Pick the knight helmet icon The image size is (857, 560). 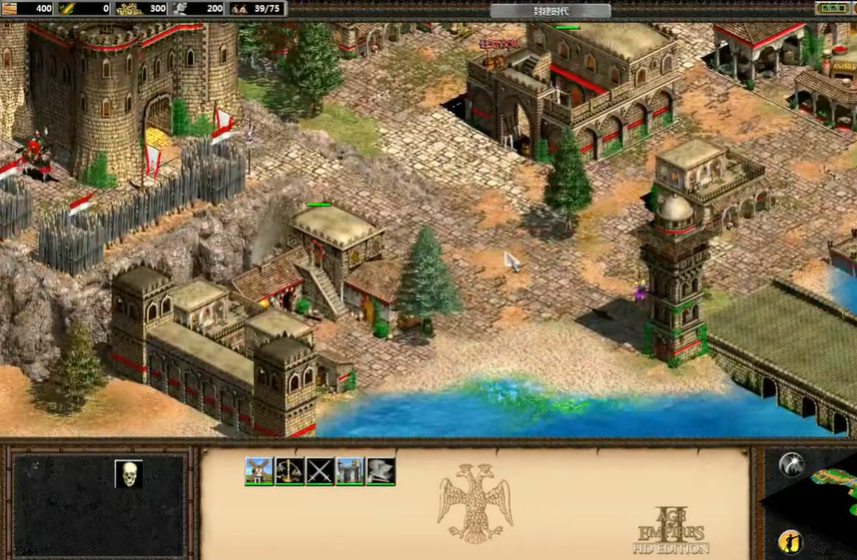[380, 471]
